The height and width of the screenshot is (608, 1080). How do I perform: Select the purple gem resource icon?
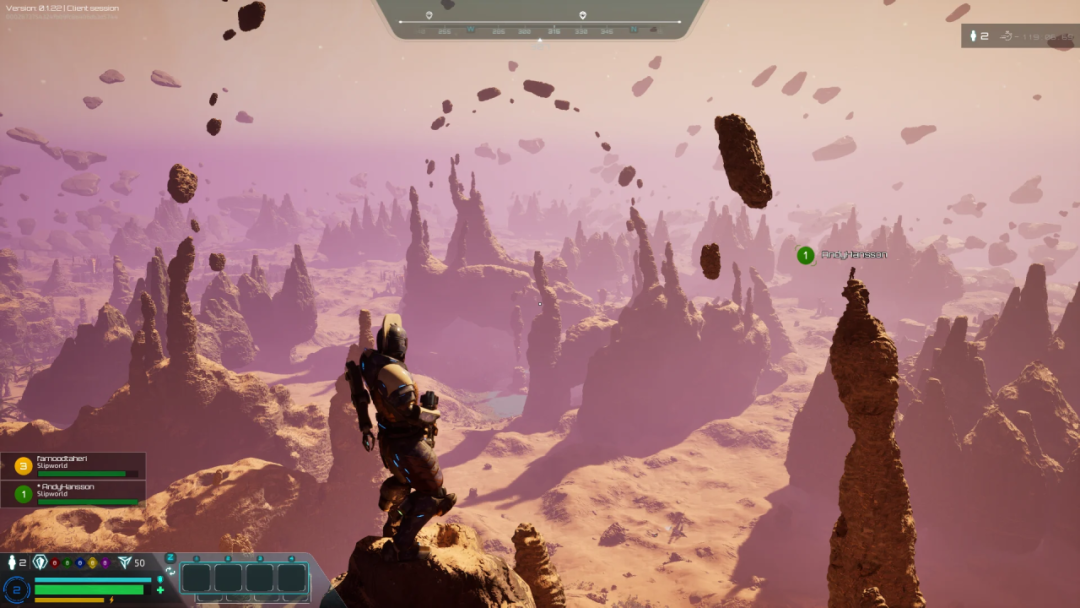[x=105, y=563]
